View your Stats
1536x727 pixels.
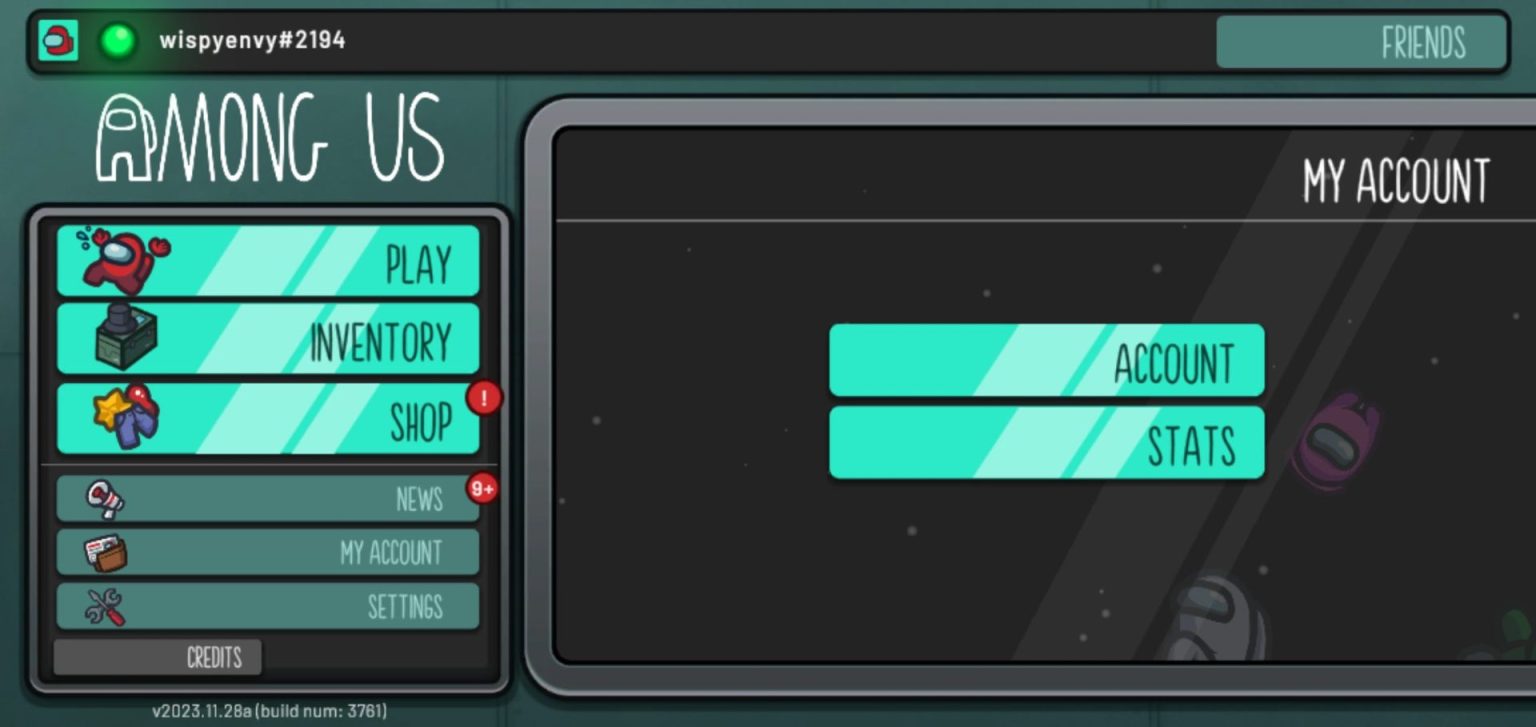tap(1046, 441)
